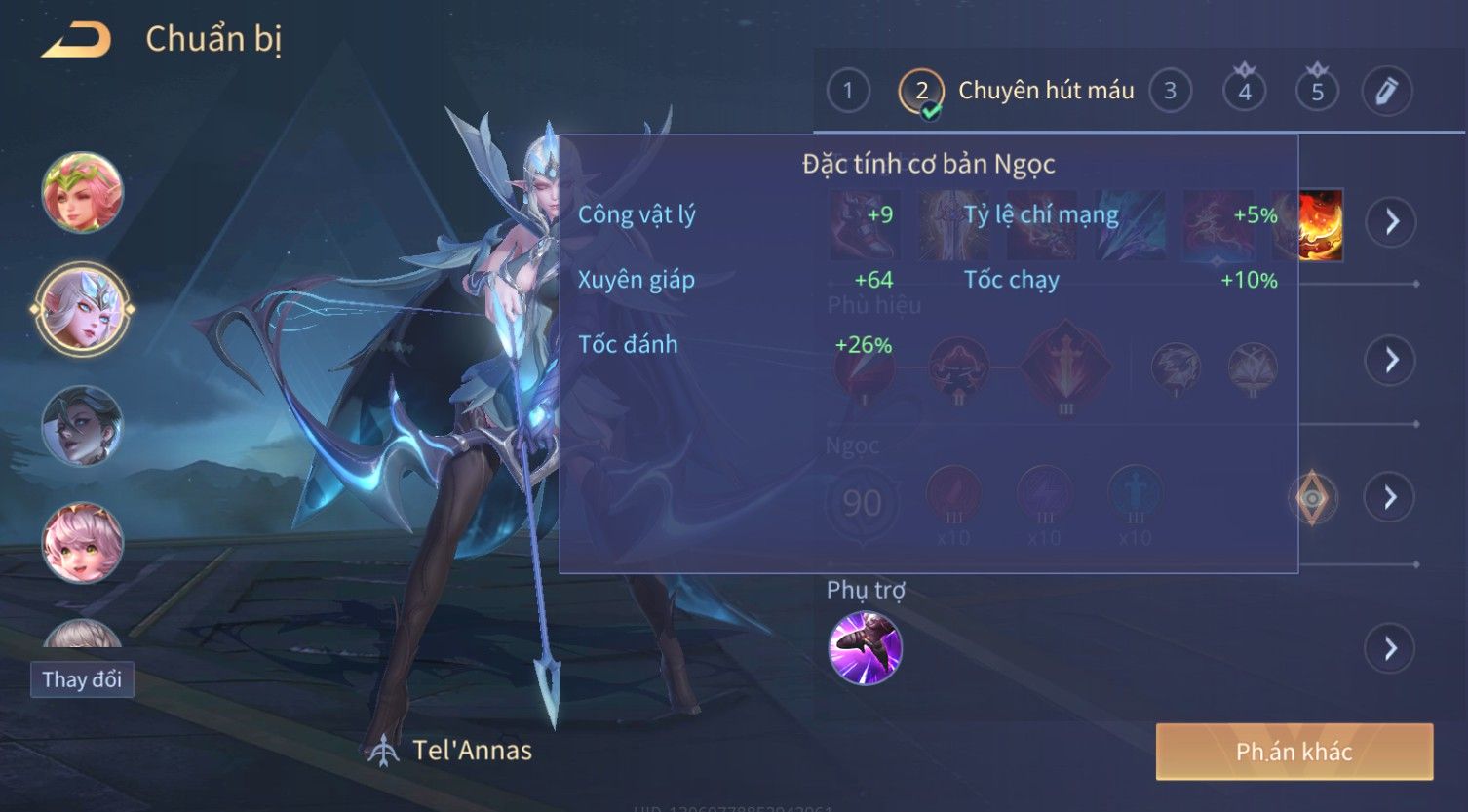
Task: Choose the dark-haired hero portrait
Action: click(x=83, y=426)
